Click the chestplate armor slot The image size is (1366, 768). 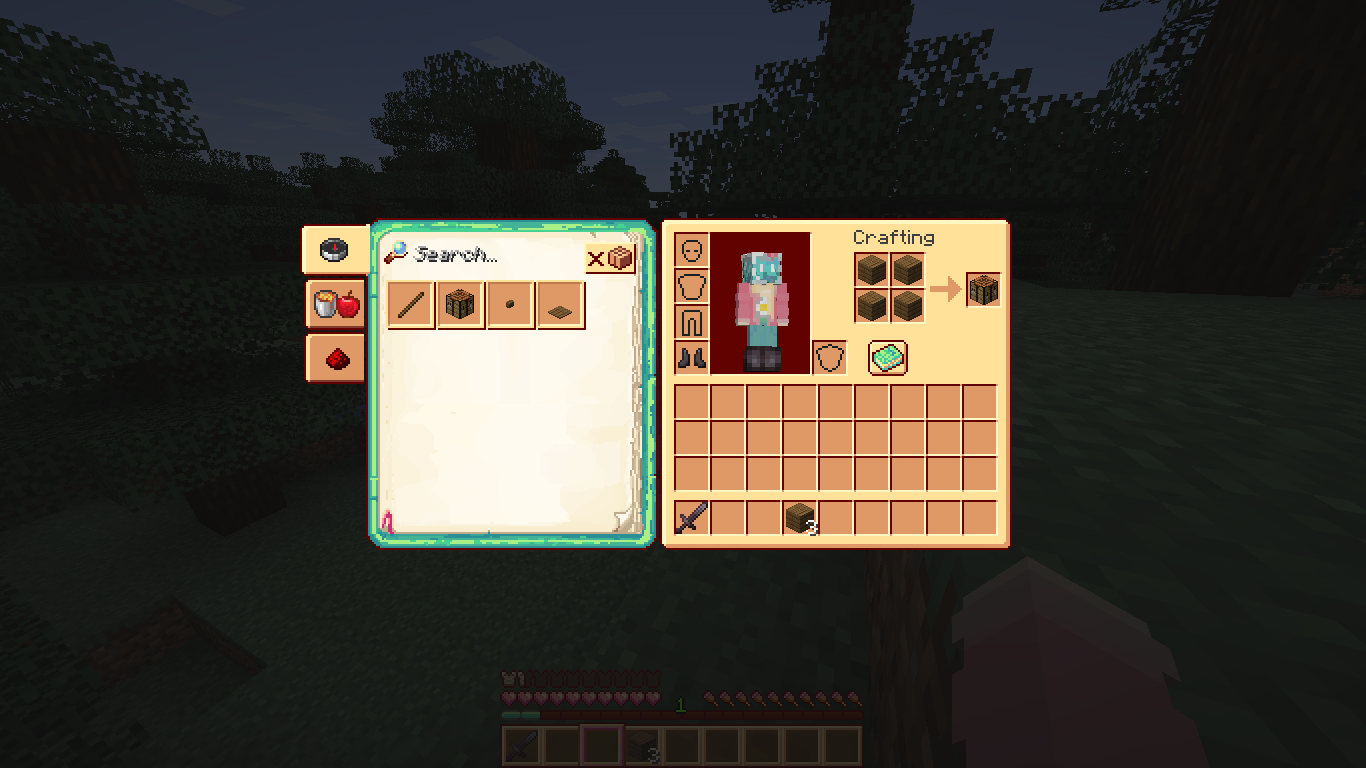[691, 286]
